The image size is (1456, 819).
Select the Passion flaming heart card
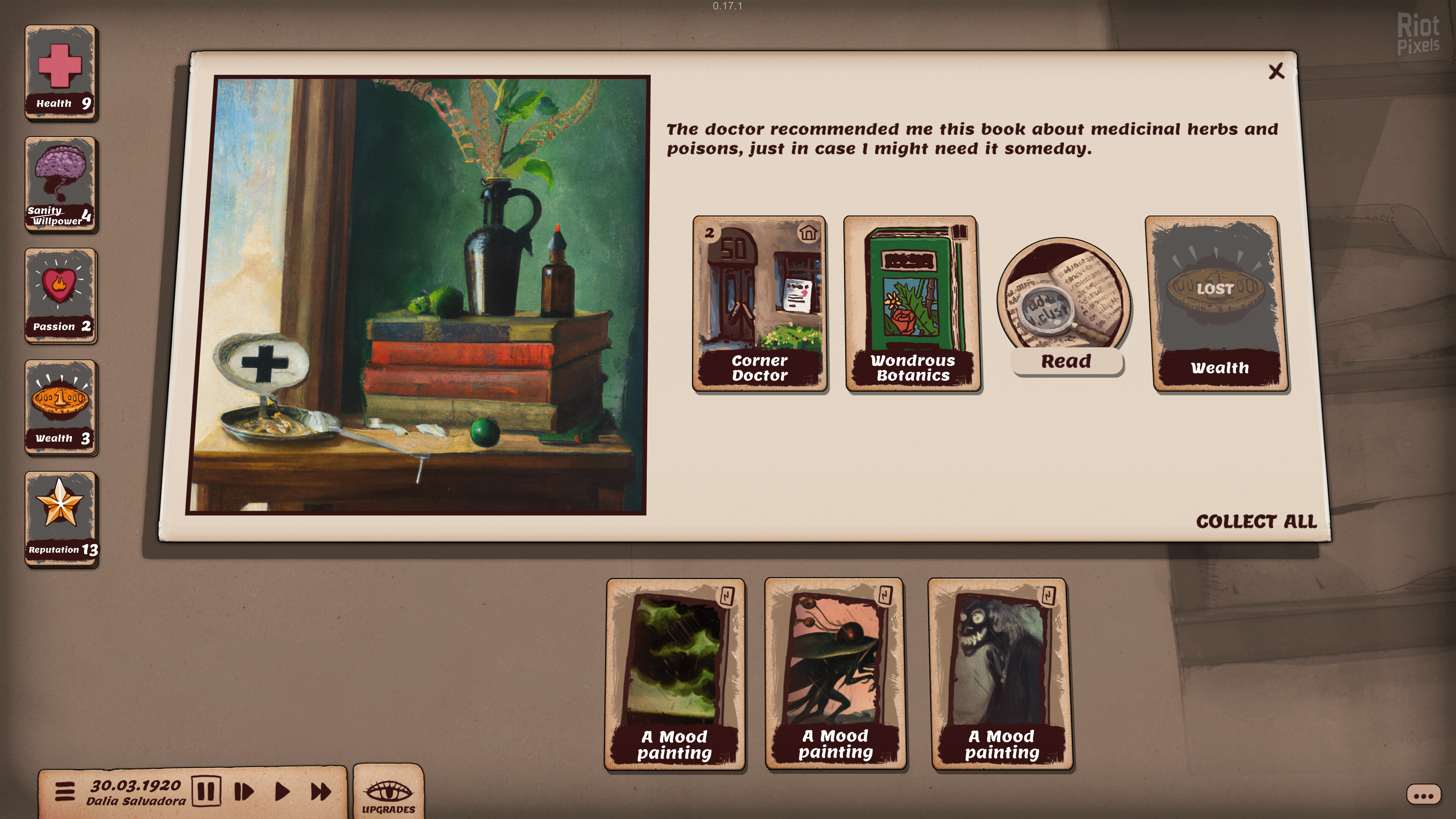tap(61, 296)
